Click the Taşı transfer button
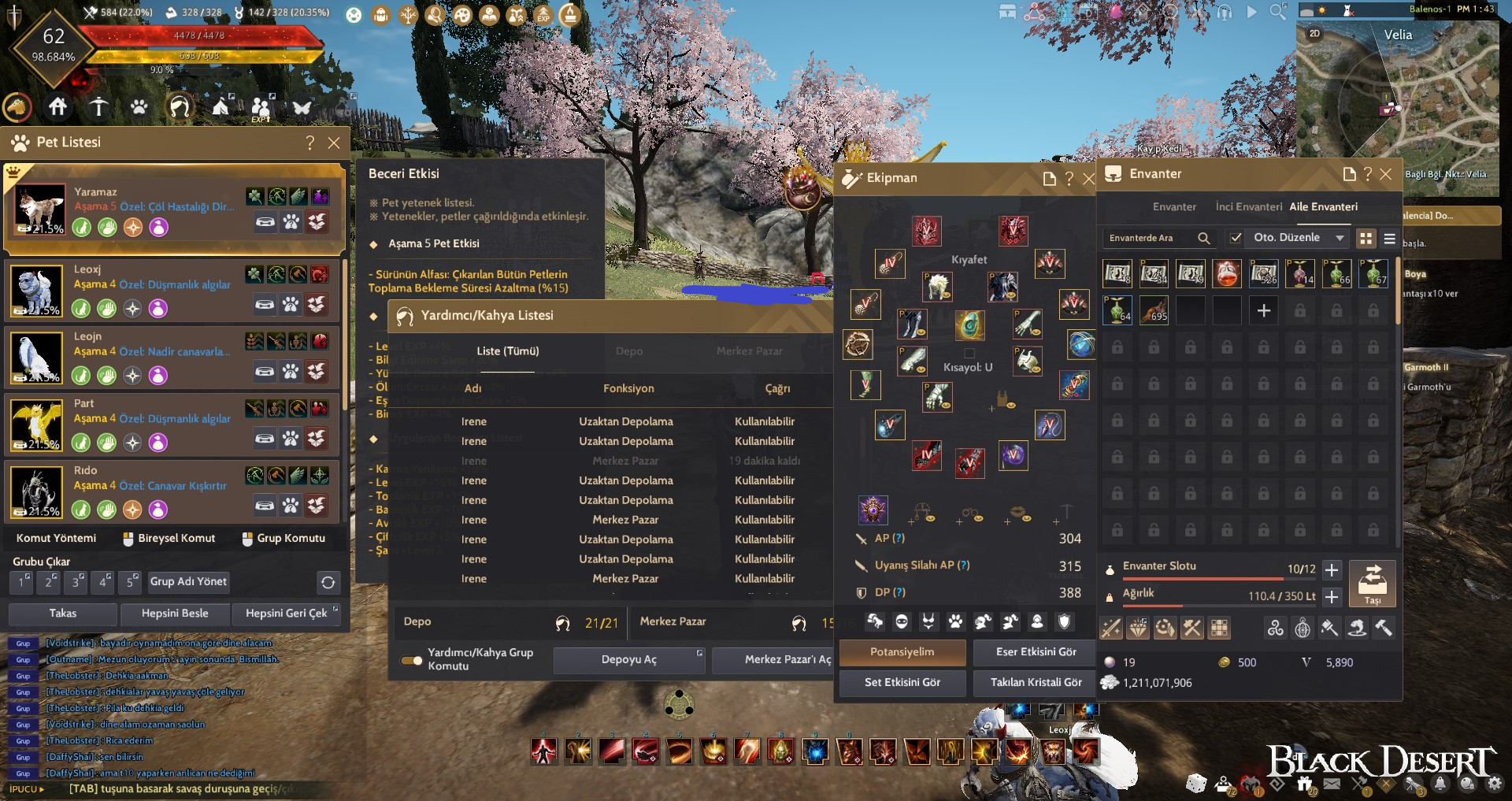 click(1372, 584)
